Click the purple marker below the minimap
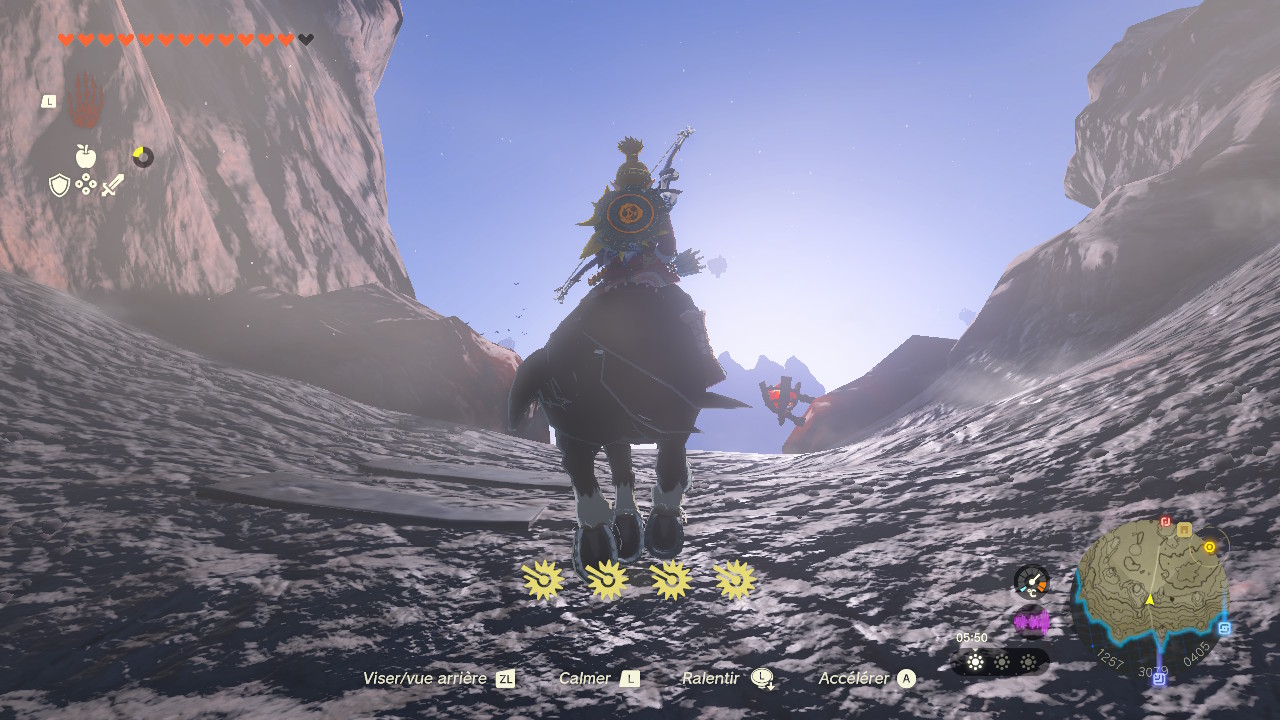 1159,678
